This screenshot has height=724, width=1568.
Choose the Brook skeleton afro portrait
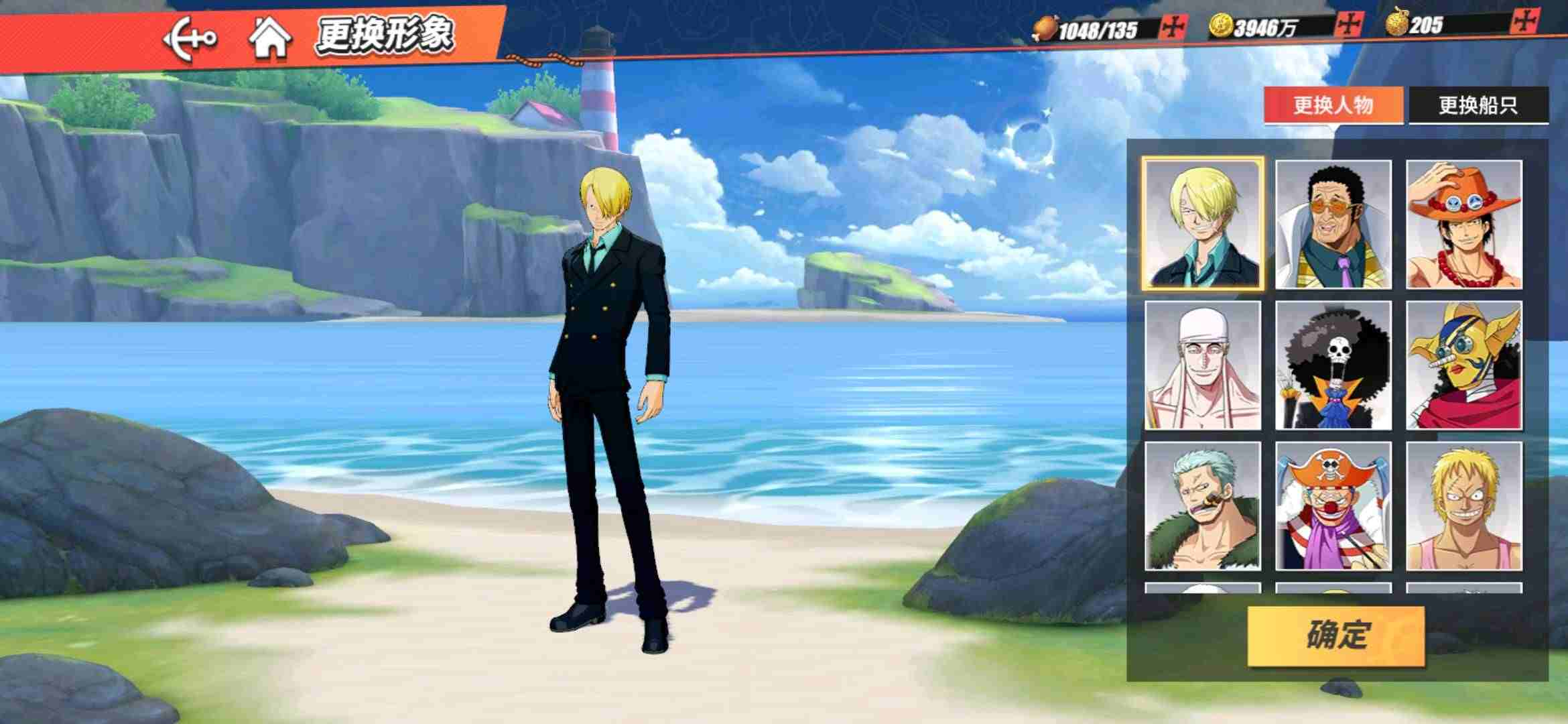point(1333,365)
